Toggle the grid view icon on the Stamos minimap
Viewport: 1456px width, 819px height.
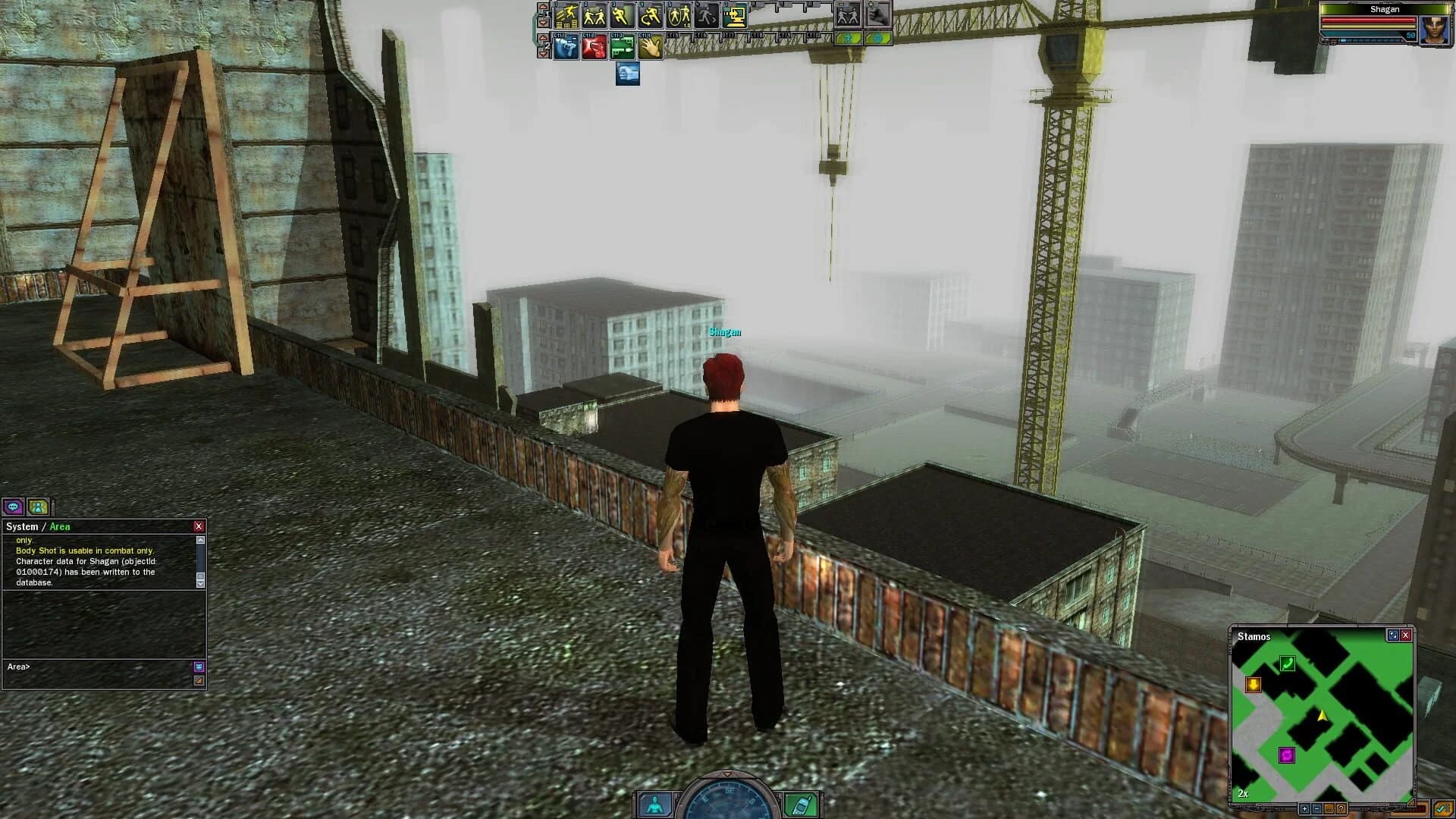1392,635
